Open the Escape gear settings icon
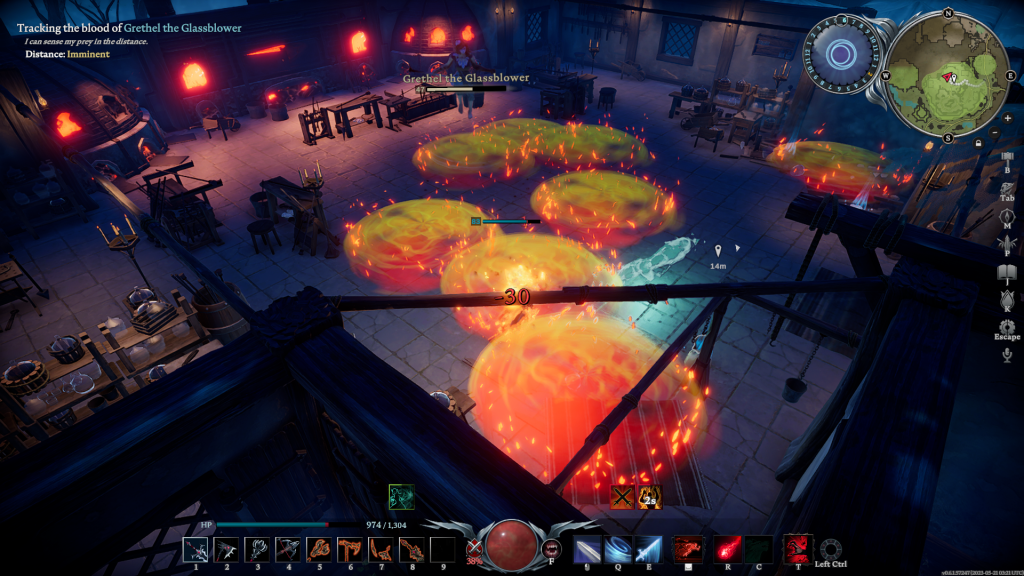The width and height of the screenshot is (1024, 576). tap(1007, 327)
